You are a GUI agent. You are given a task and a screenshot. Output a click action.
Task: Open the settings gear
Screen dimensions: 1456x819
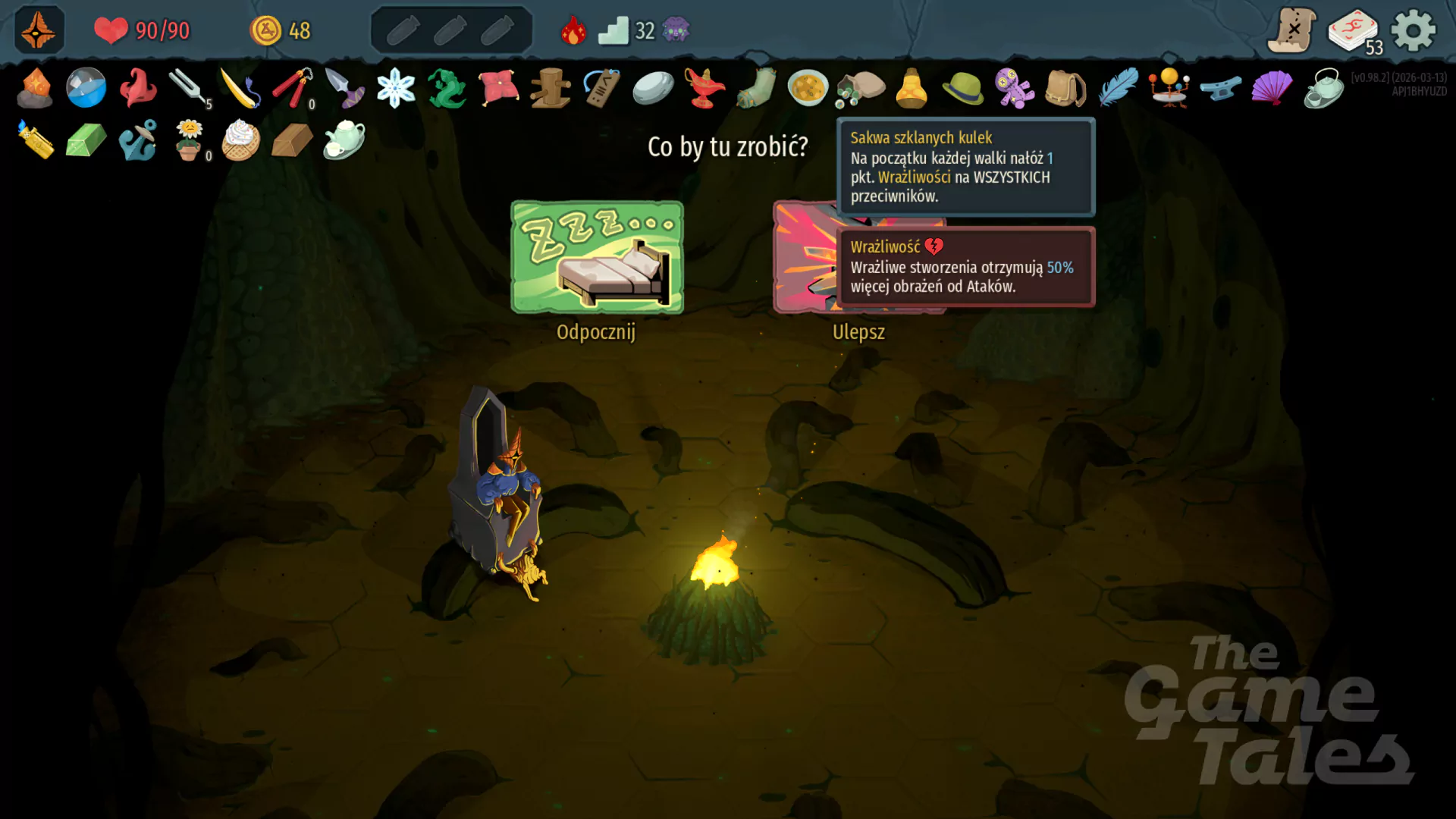click(x=1414, y=30)
